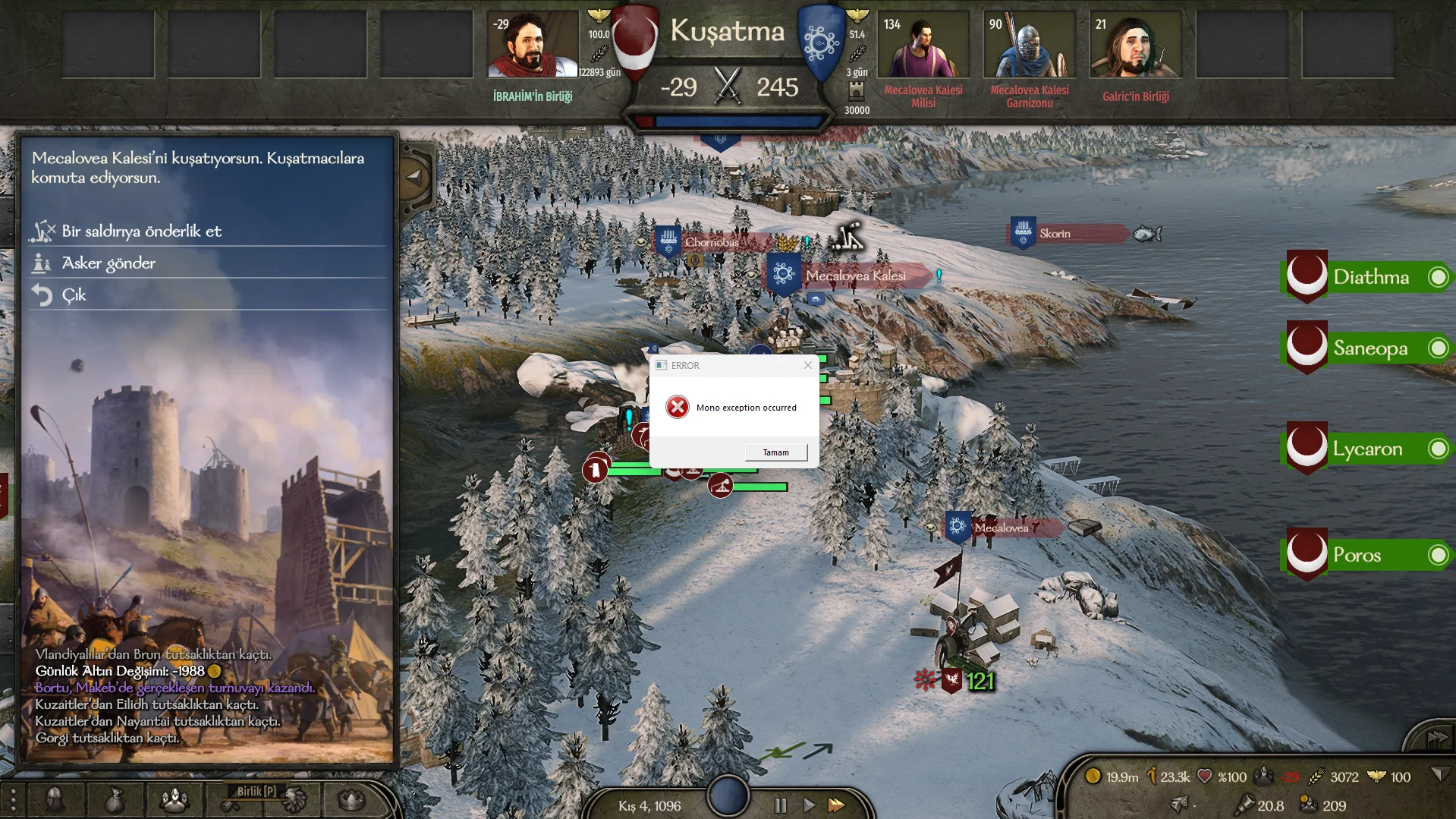Select the 'Asker gönder' option
Image resolution: width=1456 pixels, height=819 pixels.
pyautogui.click(x=108, y=263)
